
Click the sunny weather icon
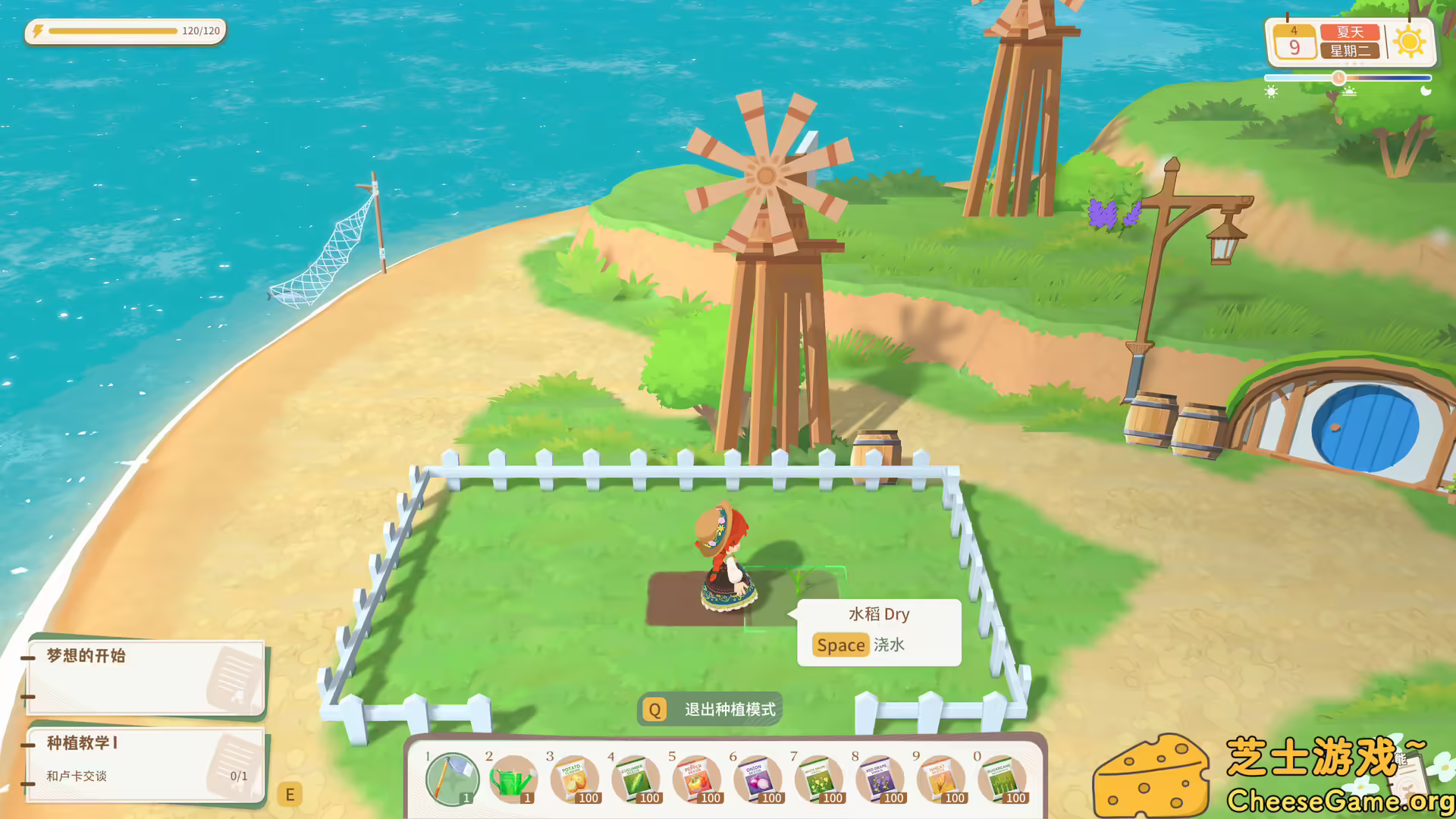pos(1408,41)
